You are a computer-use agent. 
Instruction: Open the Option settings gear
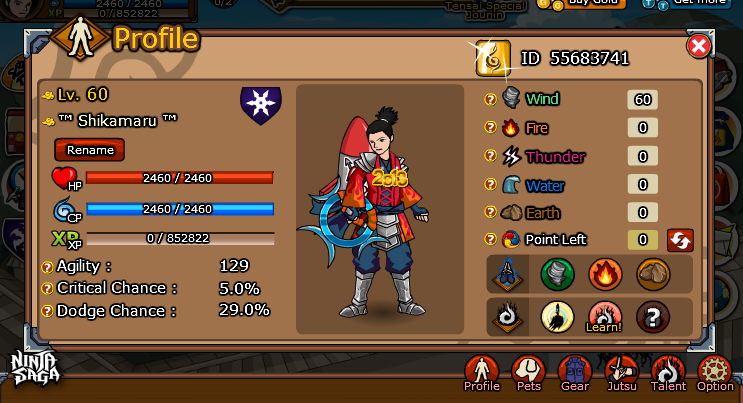tap(715, 373)
